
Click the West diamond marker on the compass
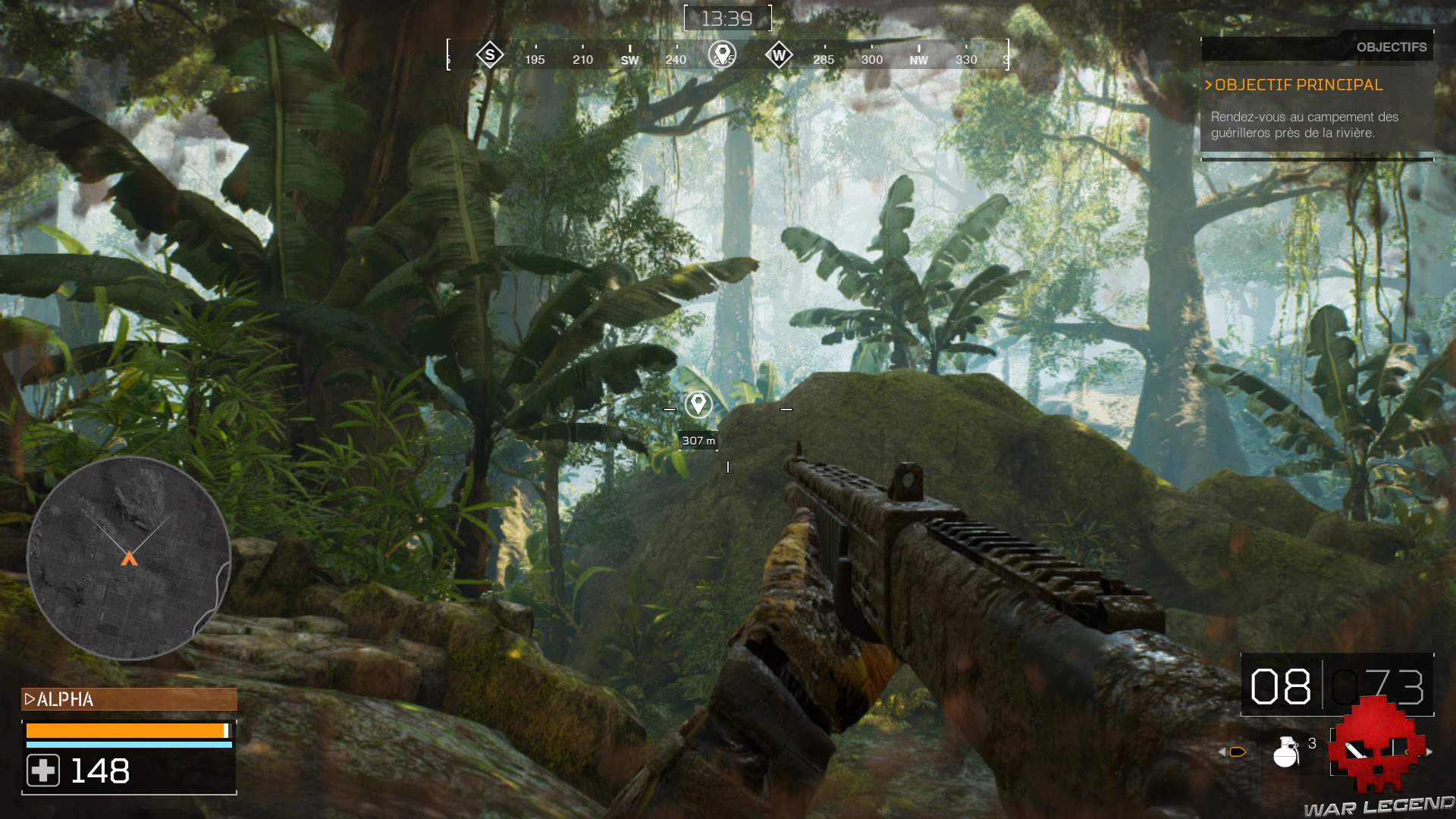779,55
